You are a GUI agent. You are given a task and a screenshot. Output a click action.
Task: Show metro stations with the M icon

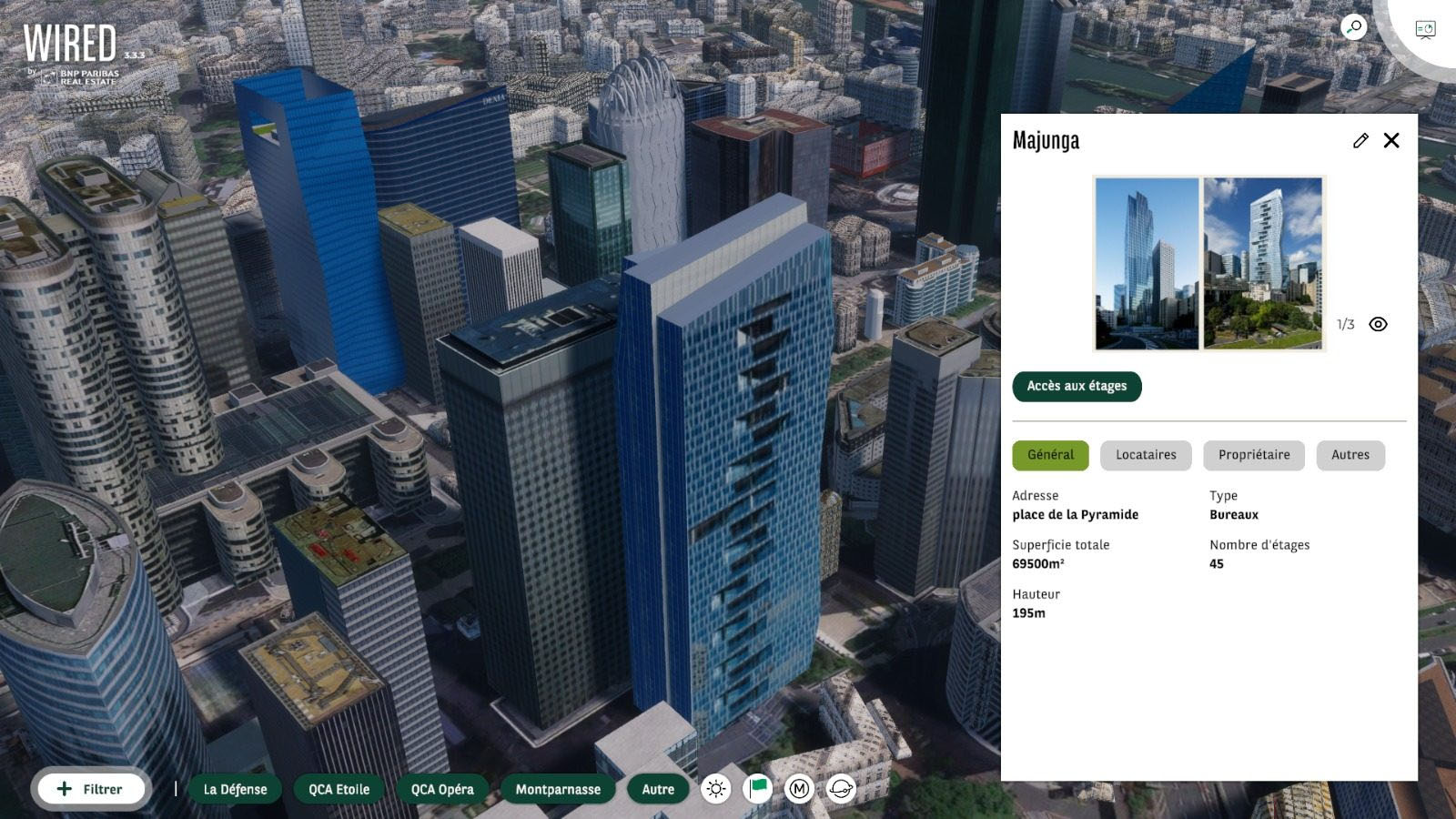(799, 789)
